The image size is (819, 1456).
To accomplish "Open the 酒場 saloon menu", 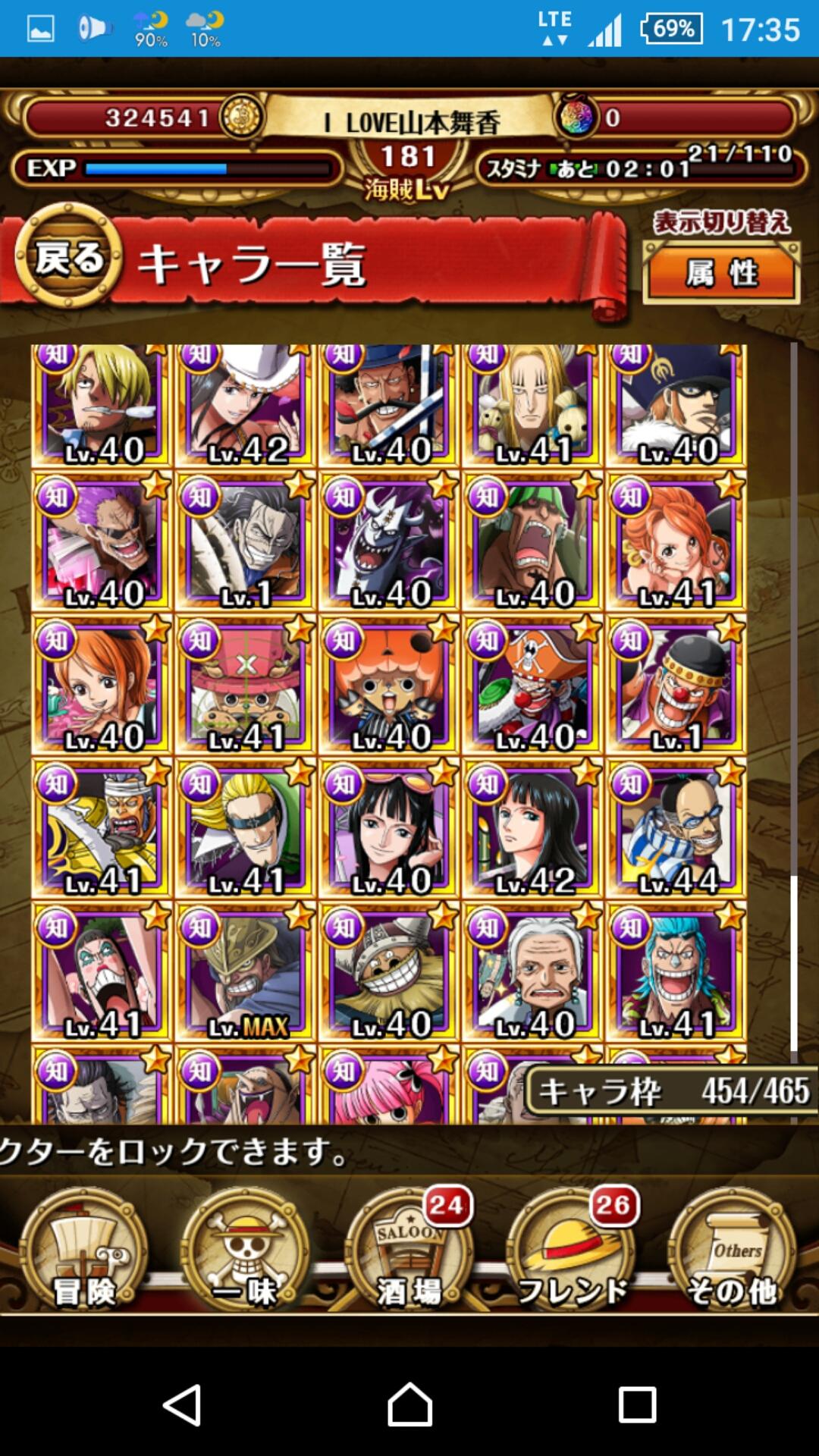I will (408, 1253).
